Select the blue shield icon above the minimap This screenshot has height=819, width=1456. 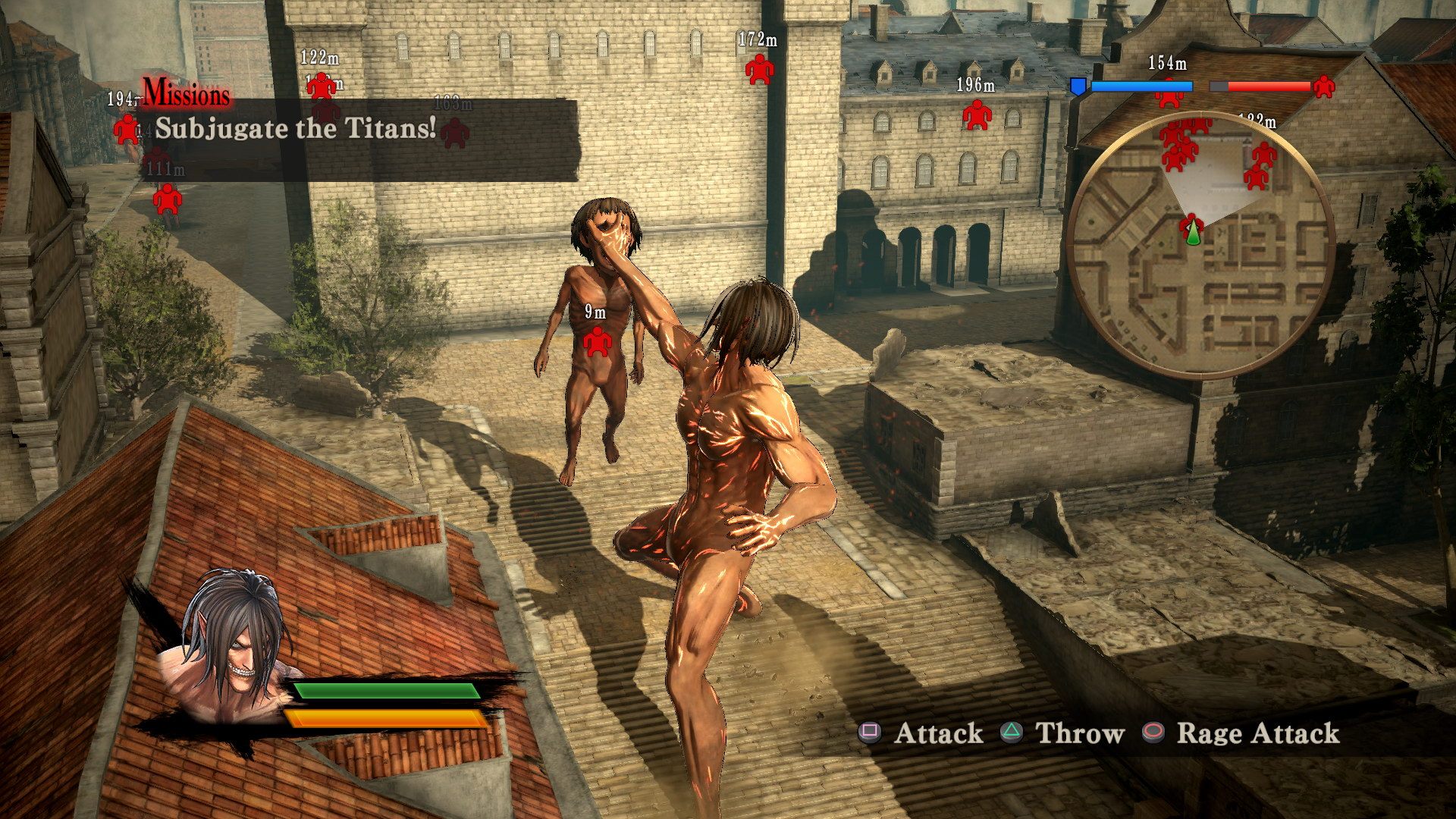coord(1080,86)
